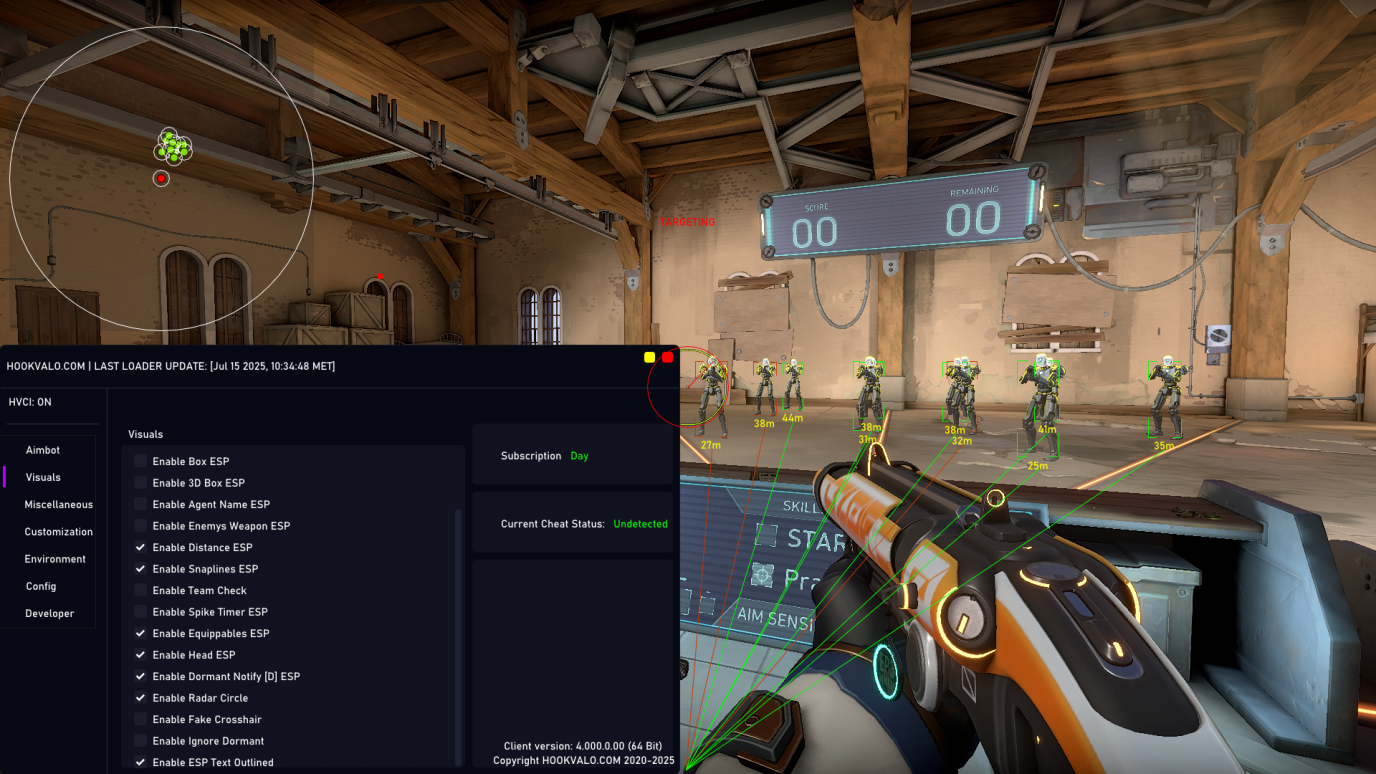Disable Enable Head ESP
1376x774 pixels.
click(141, 655)
